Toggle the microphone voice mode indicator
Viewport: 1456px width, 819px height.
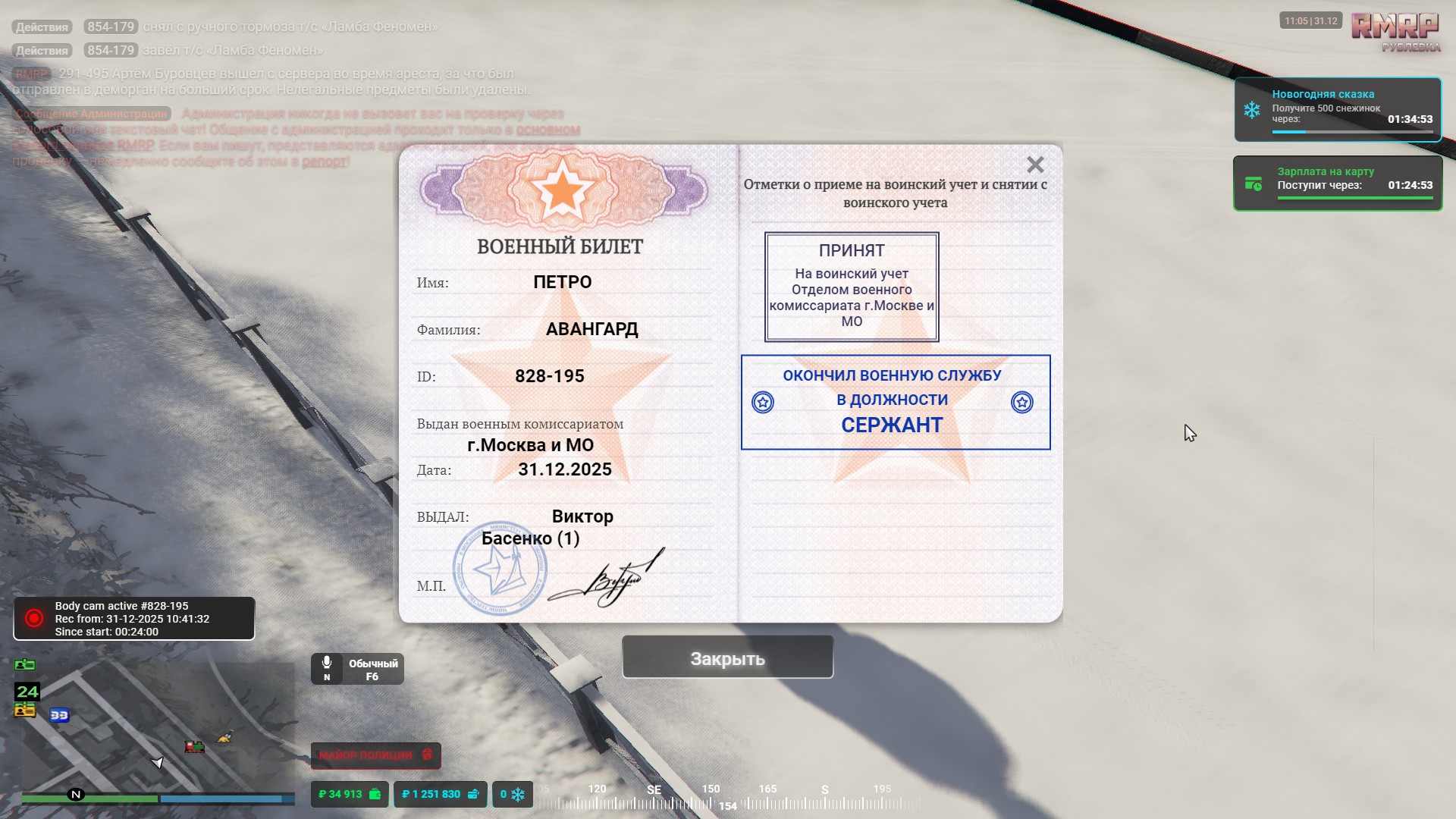(357, 670)
